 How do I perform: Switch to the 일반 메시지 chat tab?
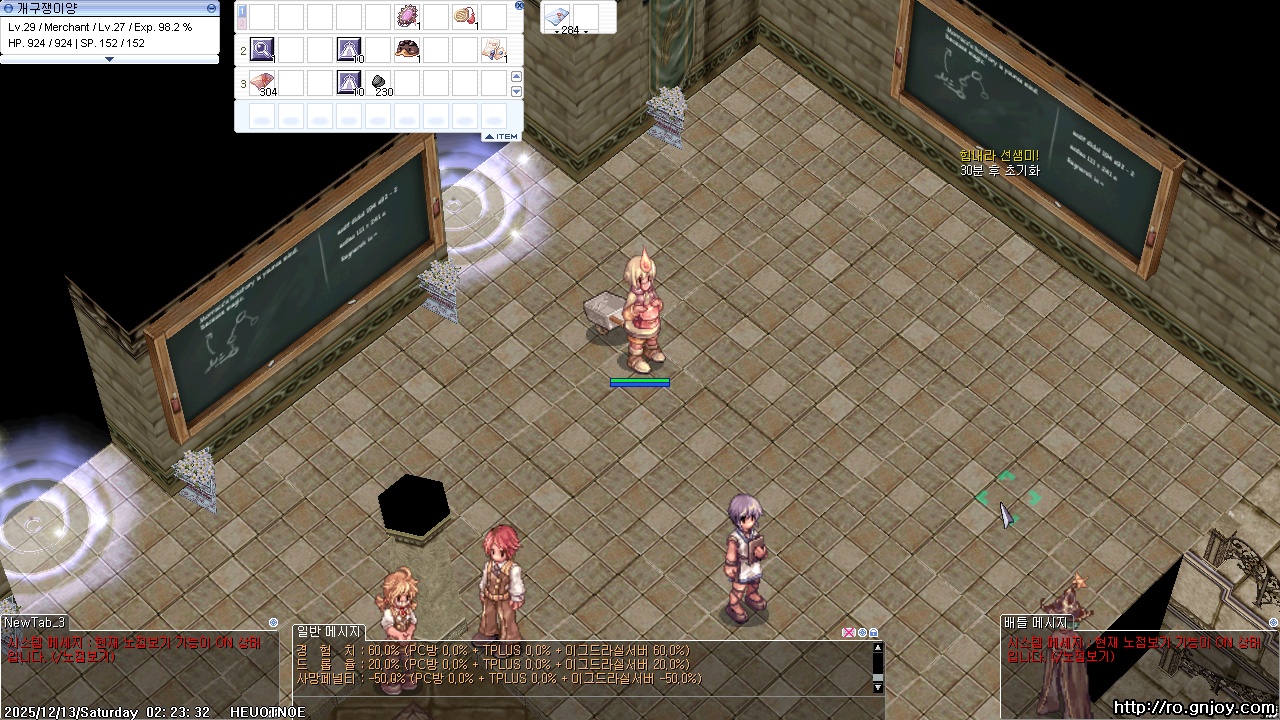(328, 632)
